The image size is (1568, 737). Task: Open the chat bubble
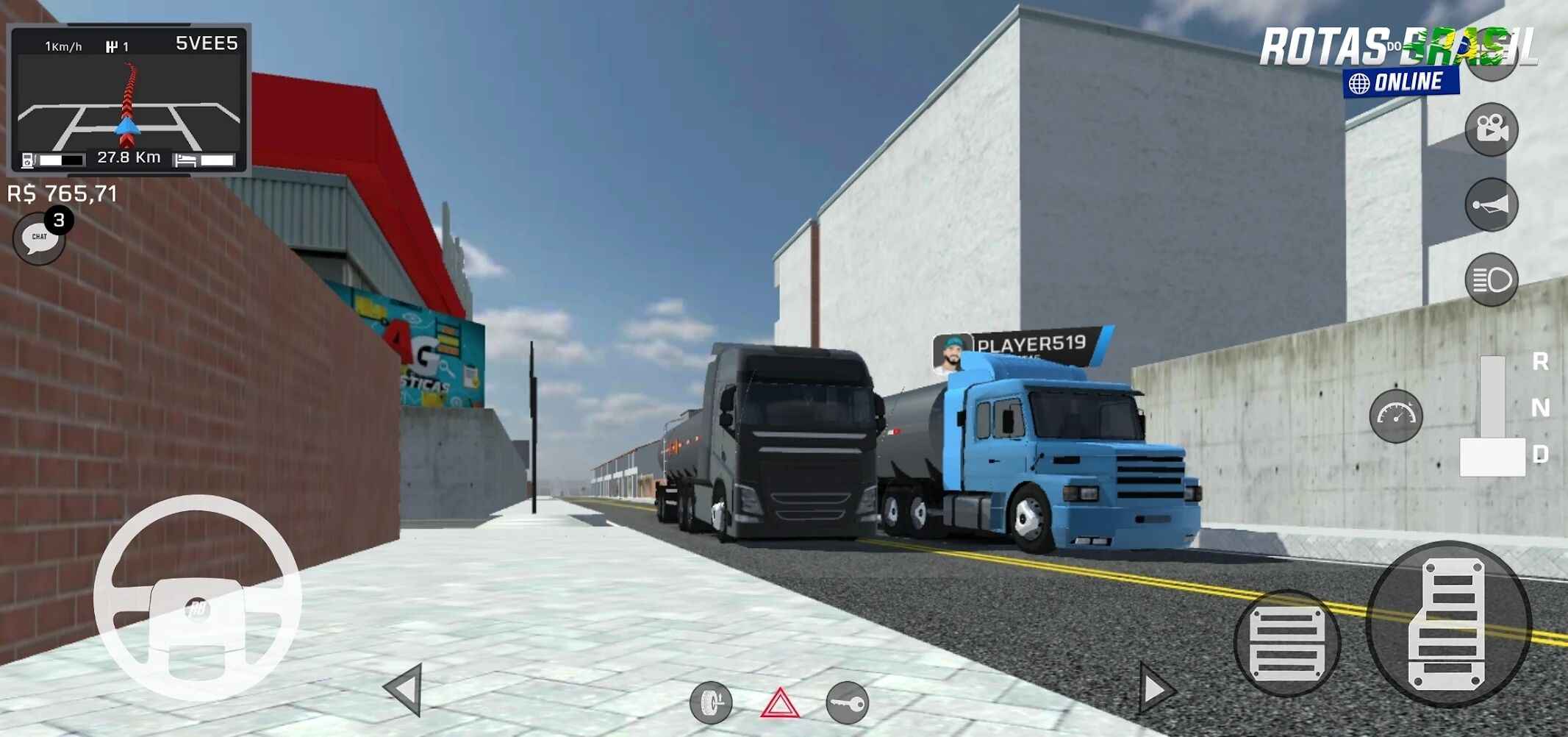point(39,238)
